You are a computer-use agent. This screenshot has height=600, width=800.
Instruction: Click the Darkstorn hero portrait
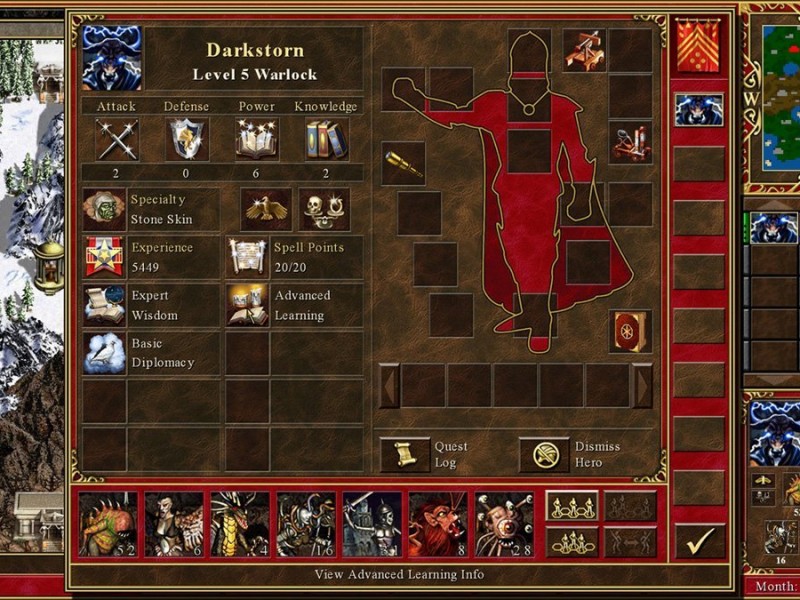112,58
